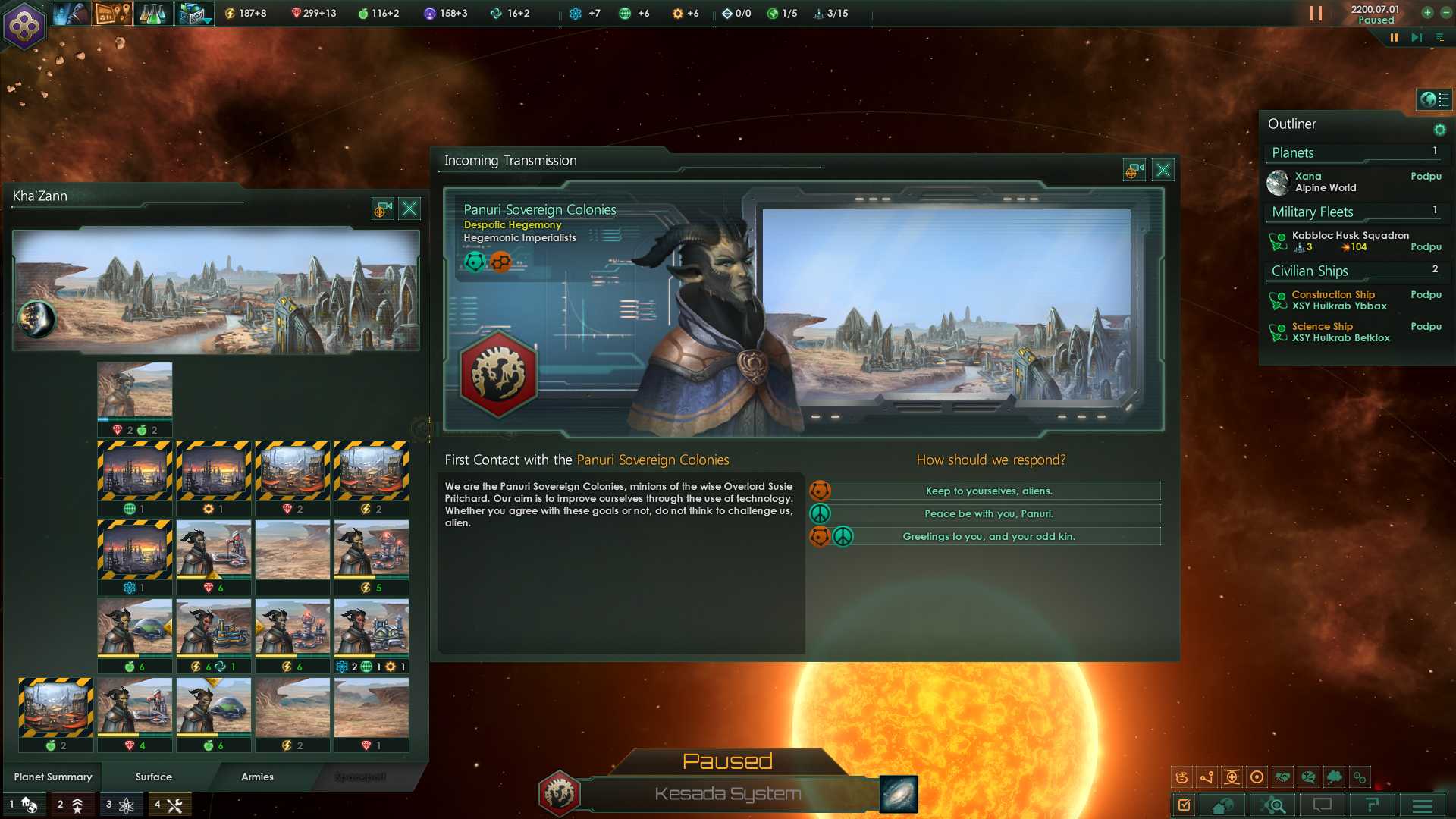Image resolution: width=1456 pixels, height=819 pixels.
Task: Click the Panuri red faction emblem
Action: pyautogui.click(x=497, y=373)
